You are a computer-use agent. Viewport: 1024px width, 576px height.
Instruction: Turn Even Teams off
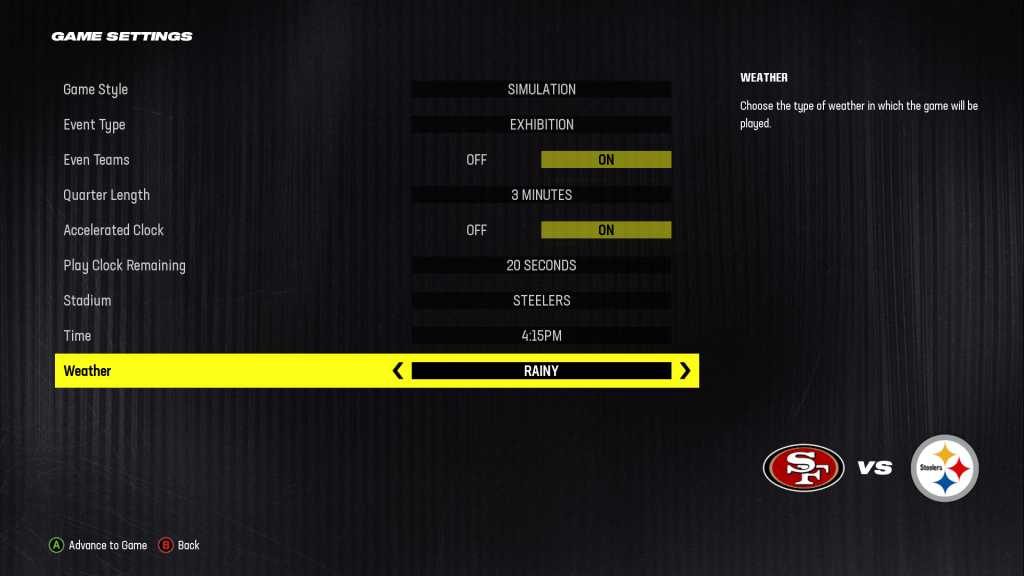pos(476,160)
